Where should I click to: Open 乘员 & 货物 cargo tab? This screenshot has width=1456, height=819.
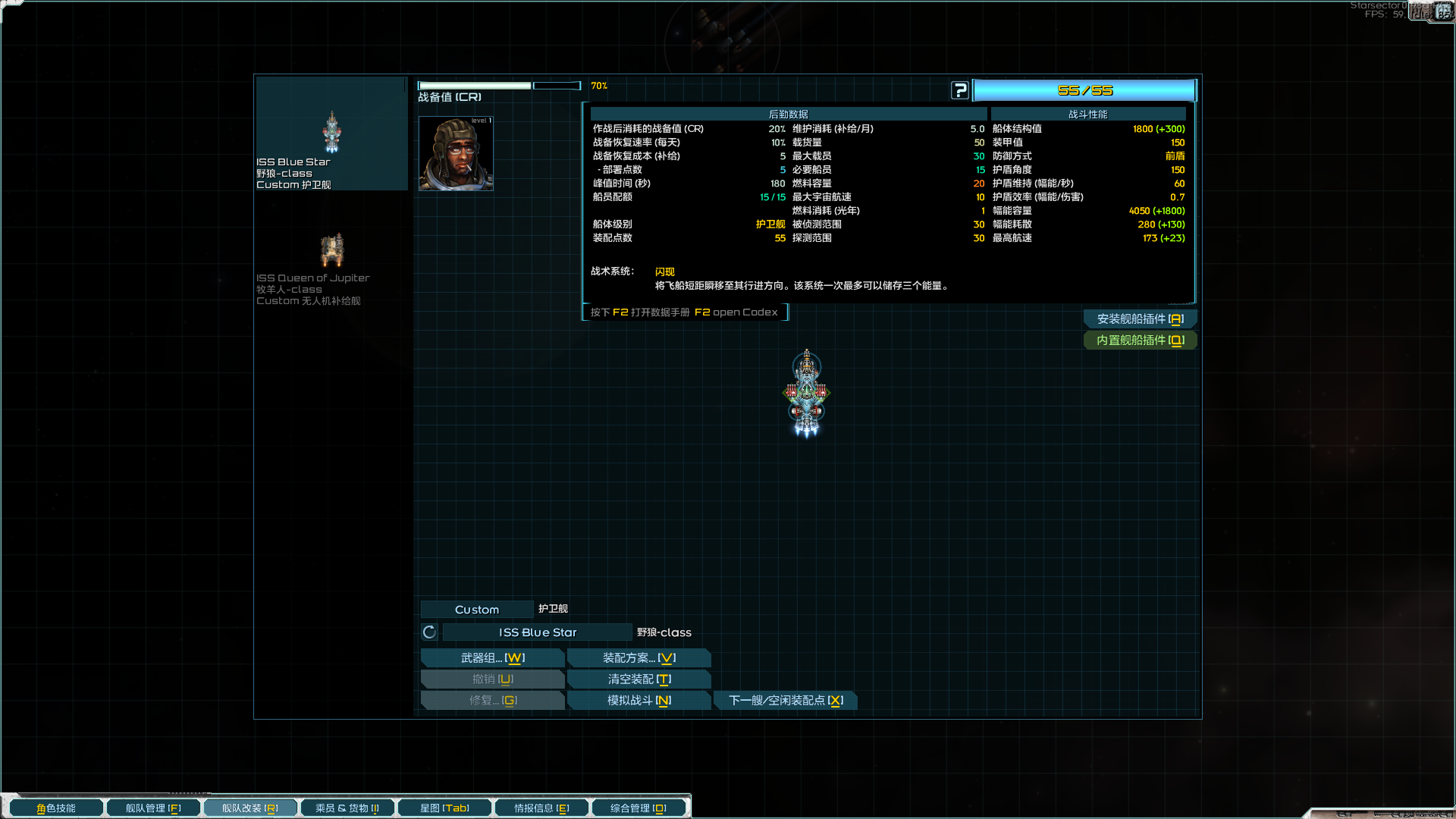pyautogui.click(x=347, y=808)
